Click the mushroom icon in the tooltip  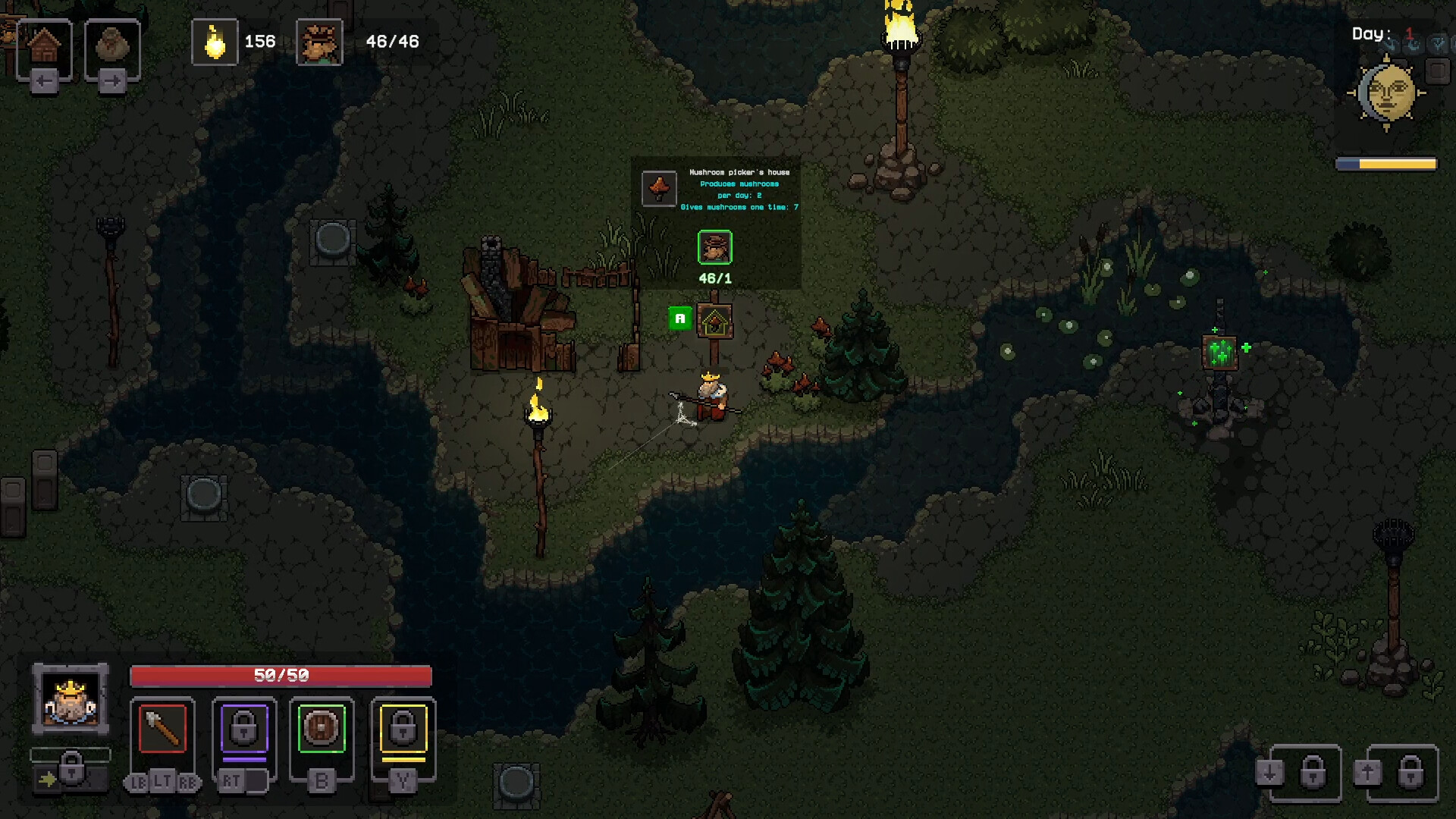click(x=659, y=188)
